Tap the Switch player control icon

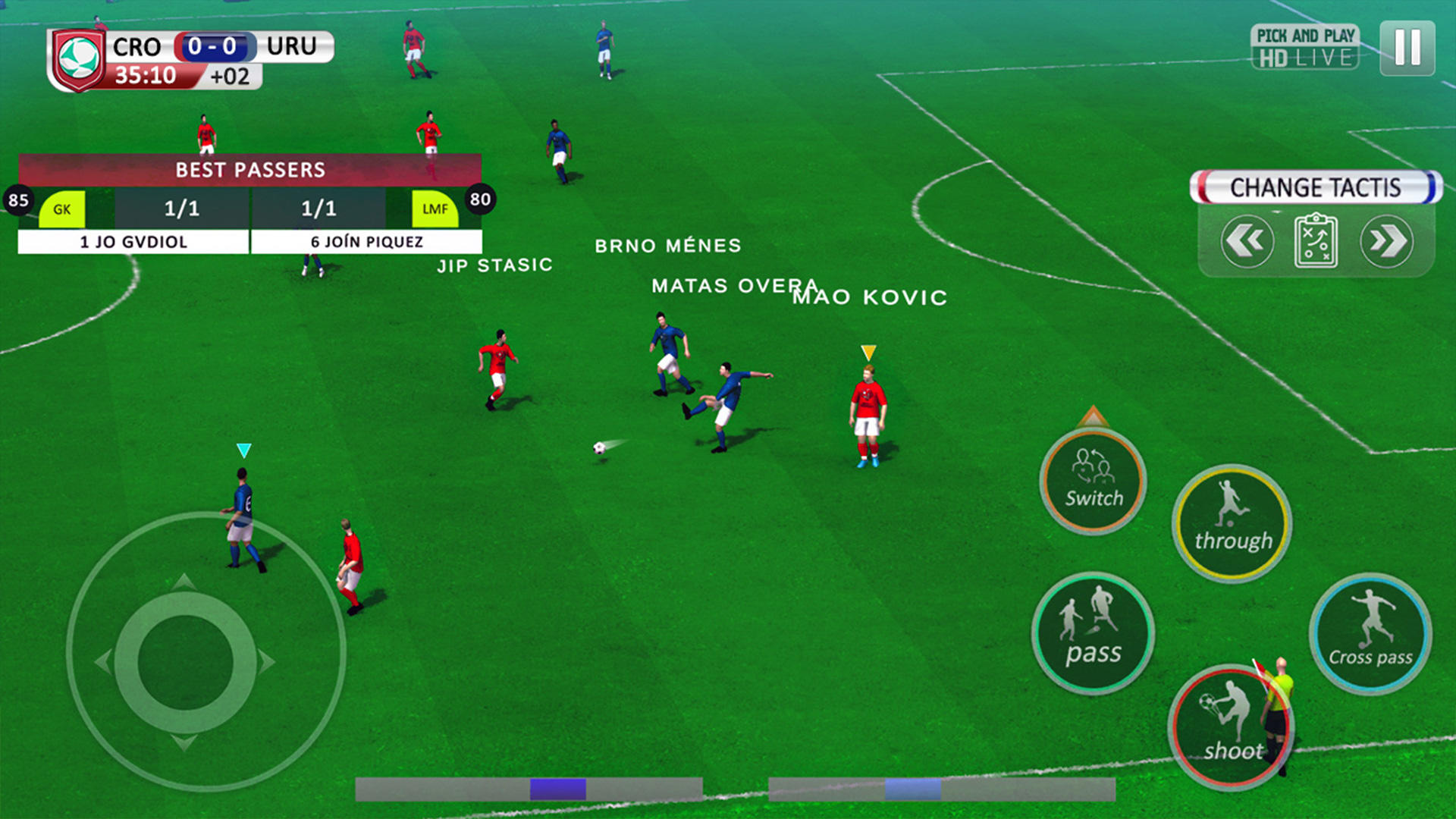click(1092, 482)
